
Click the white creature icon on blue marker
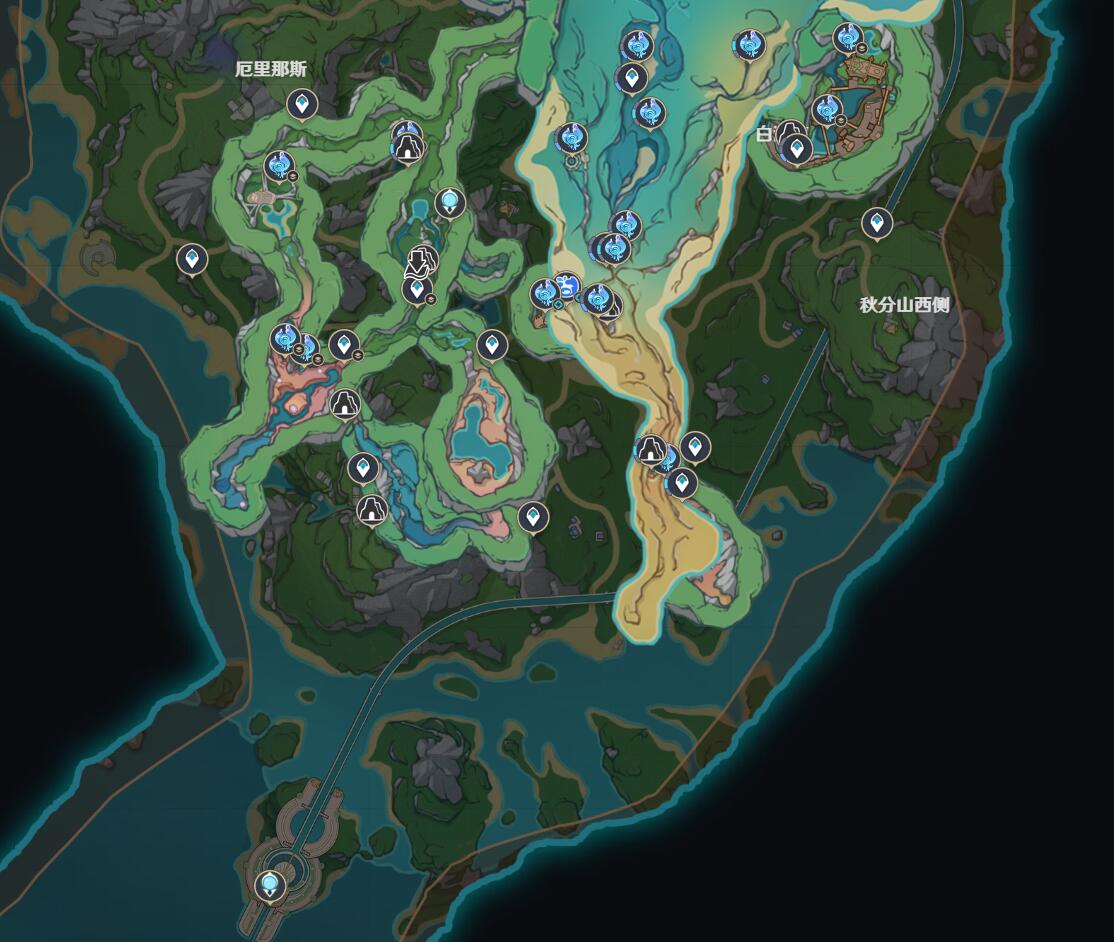[x=569, y=288]
